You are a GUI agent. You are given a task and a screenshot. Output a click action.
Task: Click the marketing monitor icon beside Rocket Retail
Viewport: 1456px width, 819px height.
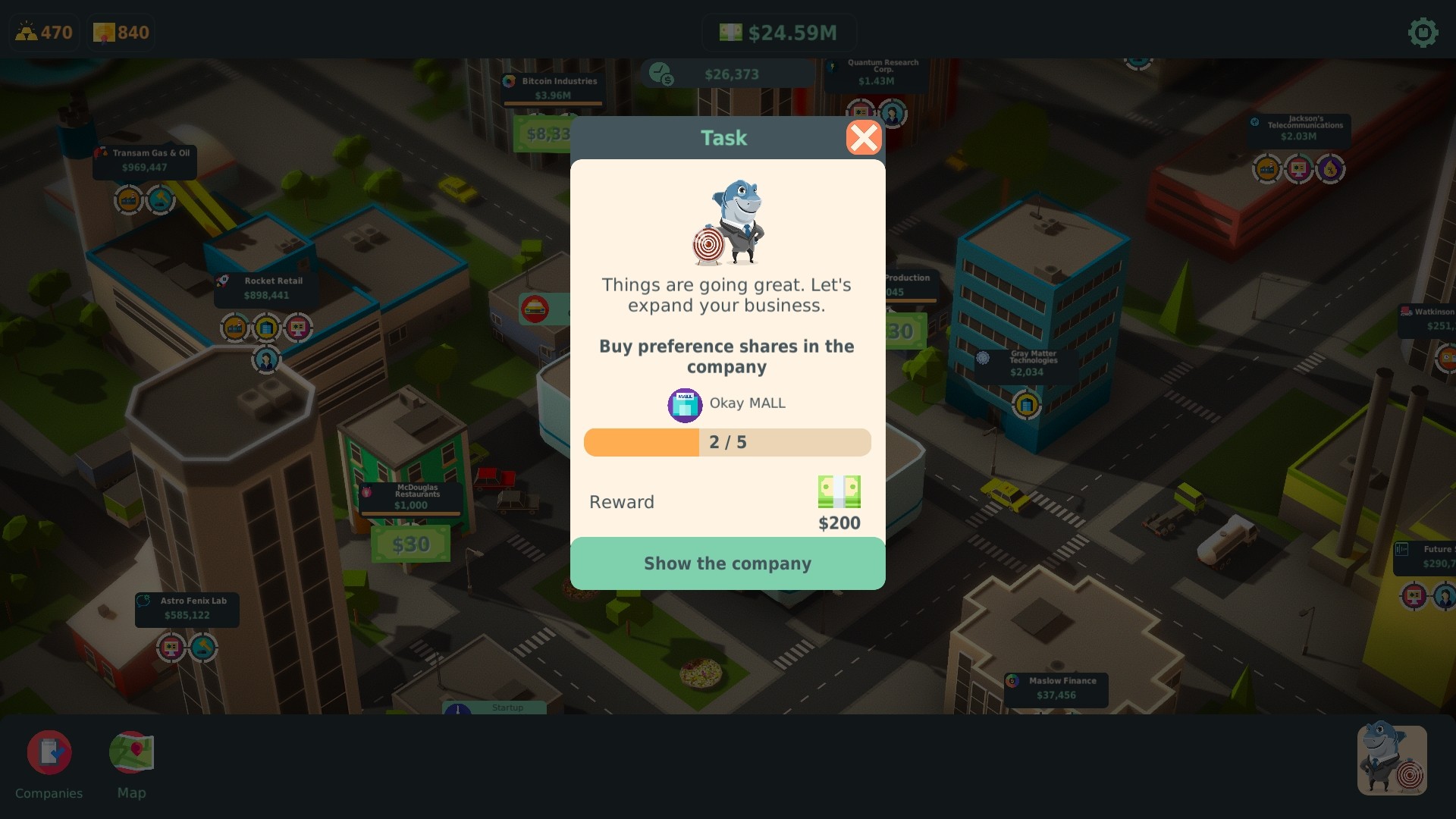coord(299,328)
